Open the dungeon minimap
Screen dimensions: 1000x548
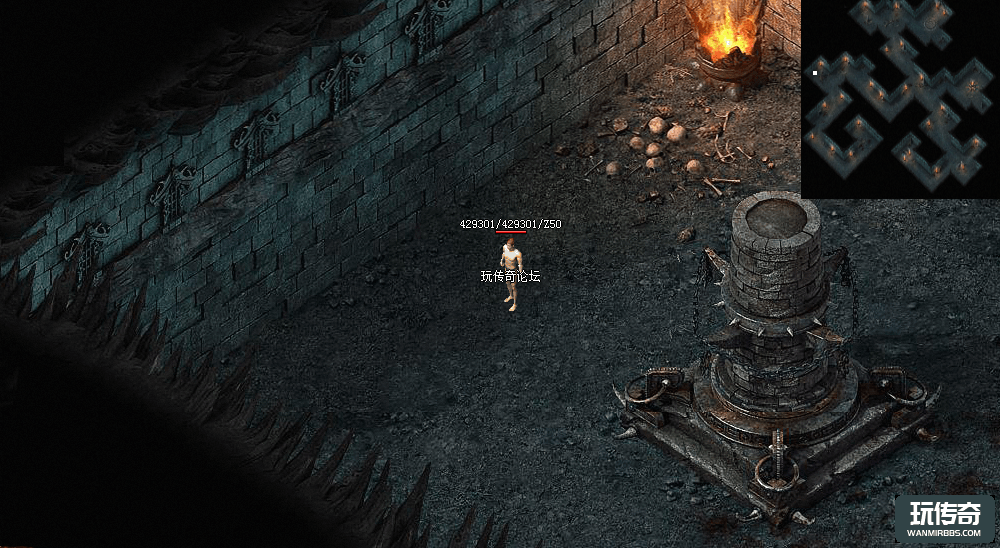[900, 98]
